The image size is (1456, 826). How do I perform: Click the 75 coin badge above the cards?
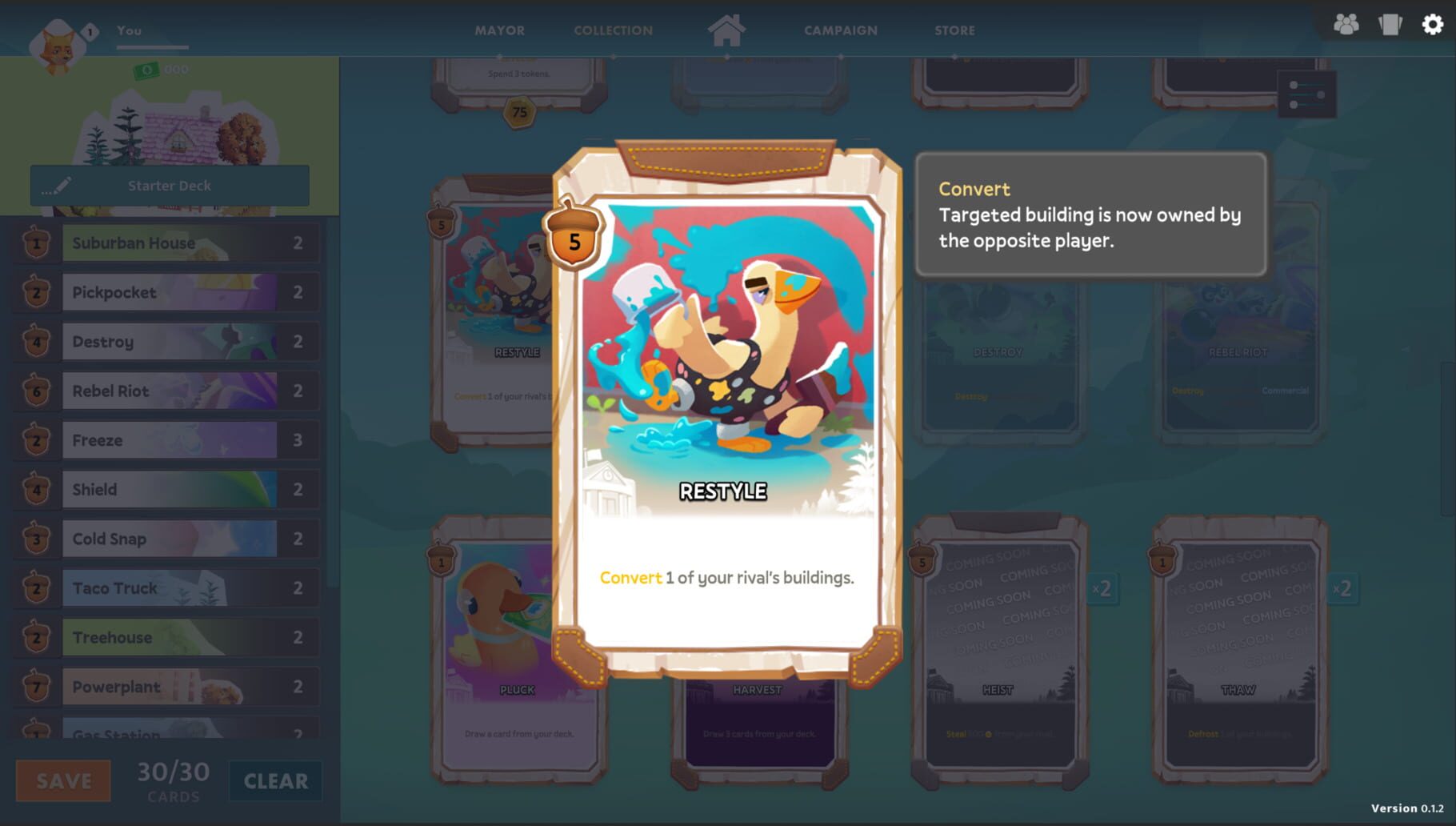520,113
